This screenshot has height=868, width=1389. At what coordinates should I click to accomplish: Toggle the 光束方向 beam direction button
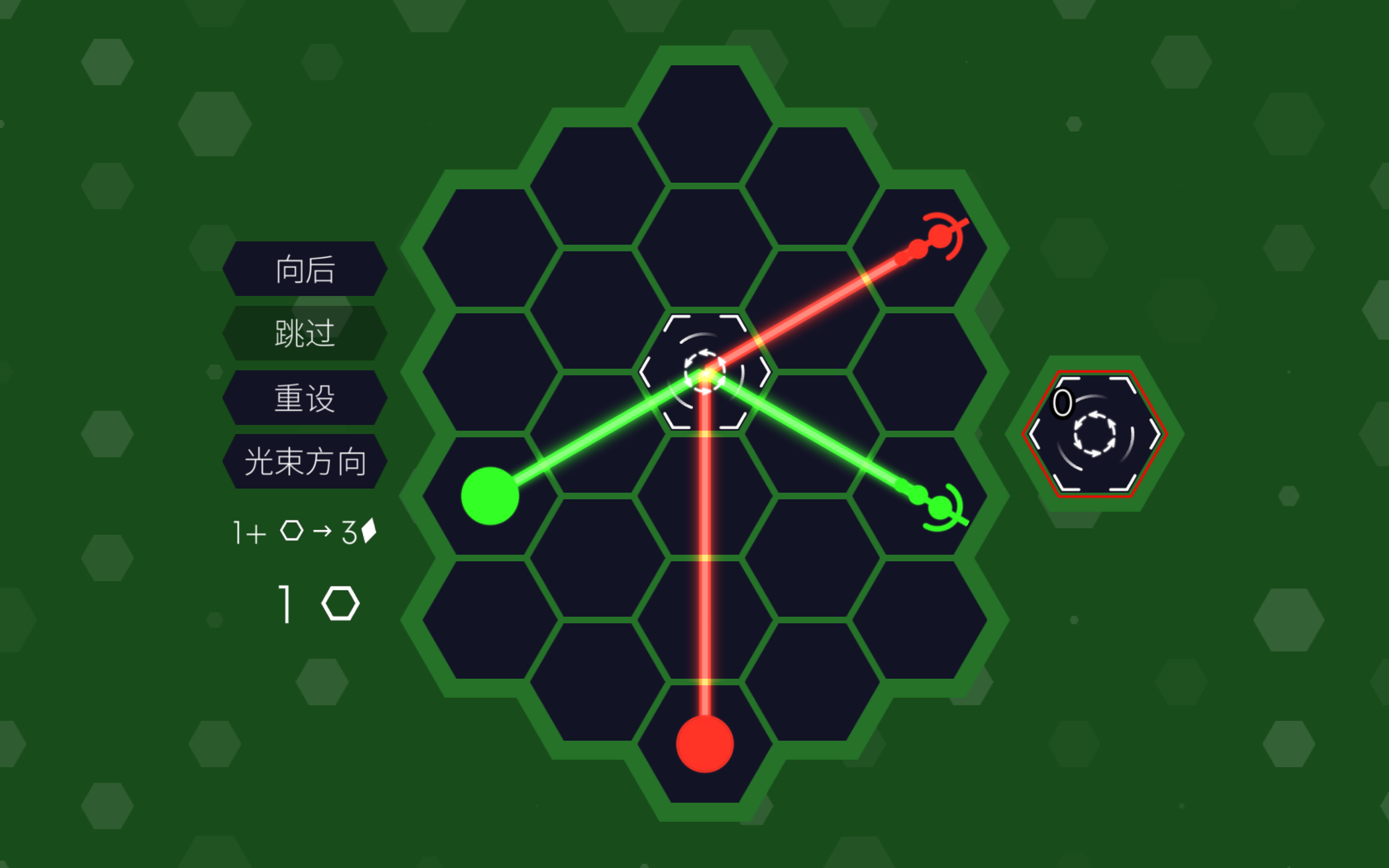tap(305, 462)
